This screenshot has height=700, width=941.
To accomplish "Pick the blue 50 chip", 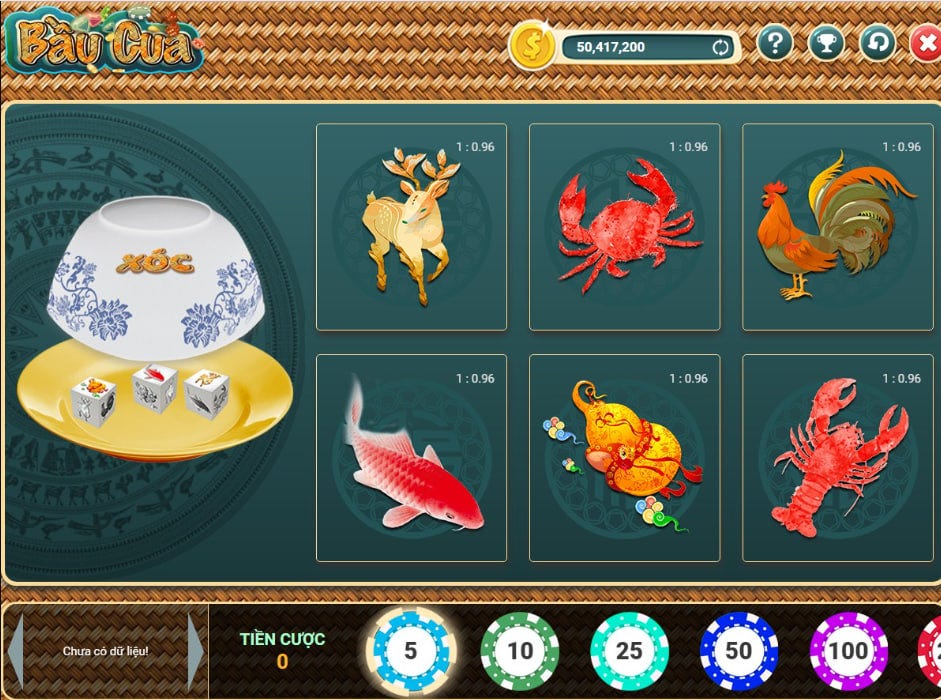I will 738,651.
